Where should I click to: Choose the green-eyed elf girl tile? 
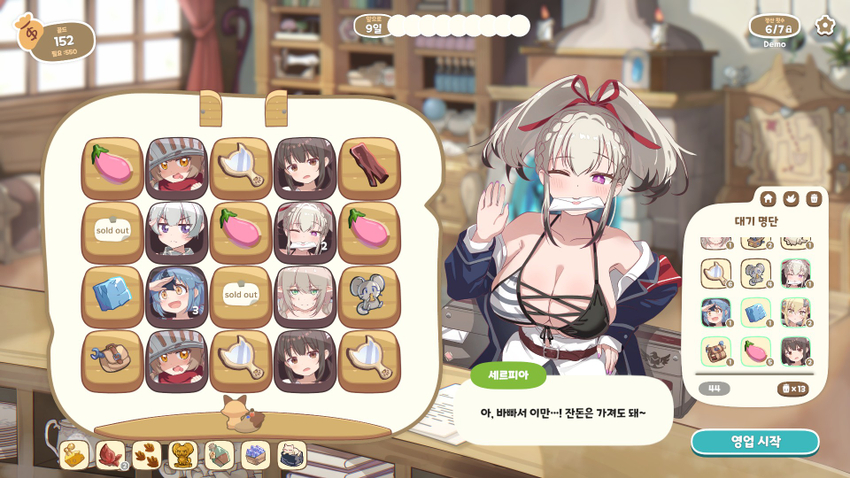304,296
